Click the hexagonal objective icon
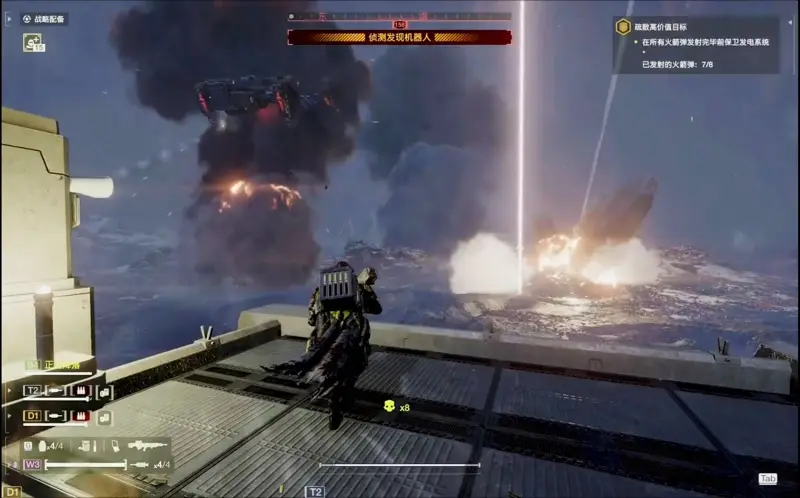The image size is (800, 498). click(623, 28)
